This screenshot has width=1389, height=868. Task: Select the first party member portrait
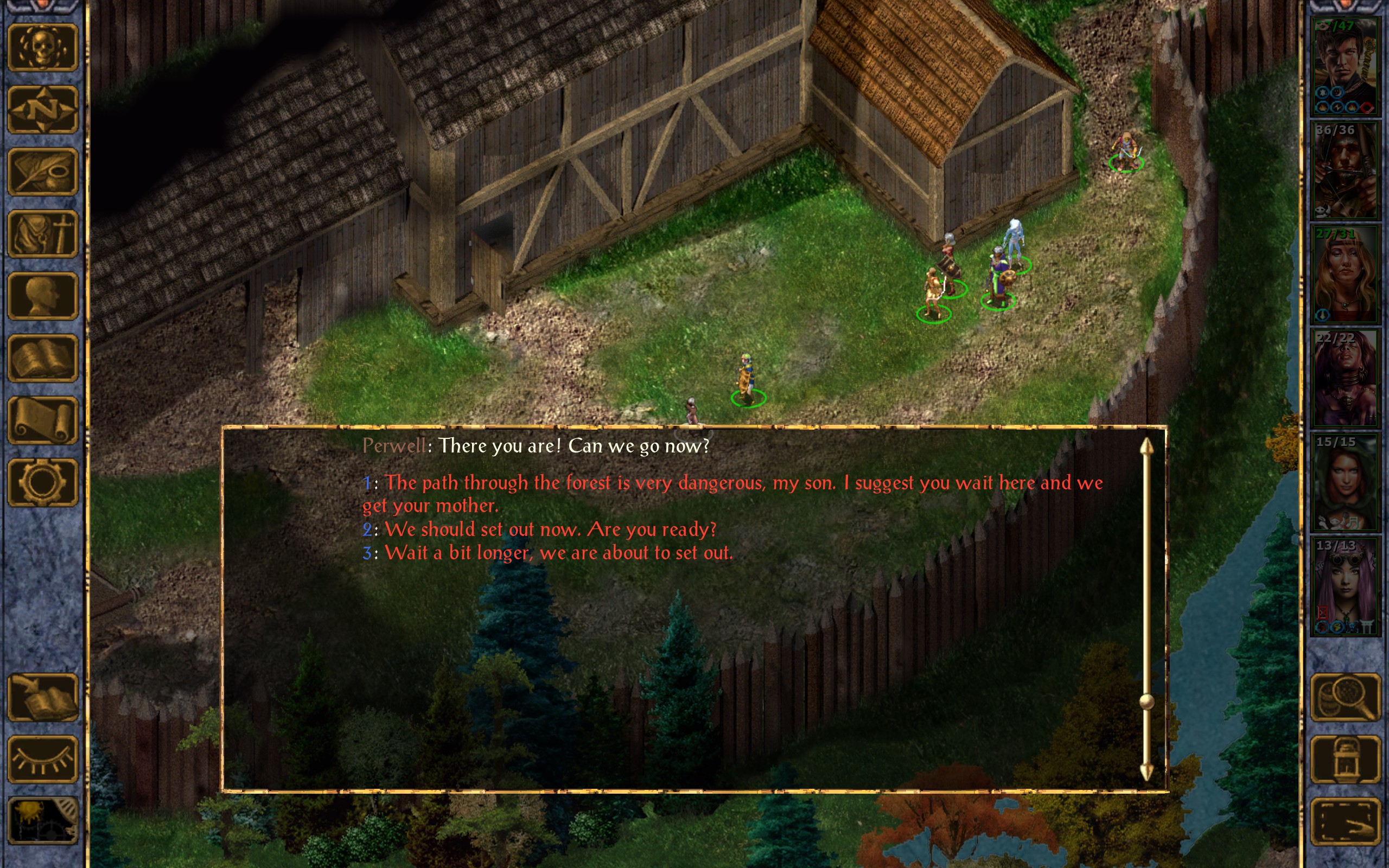[1344, 67]
